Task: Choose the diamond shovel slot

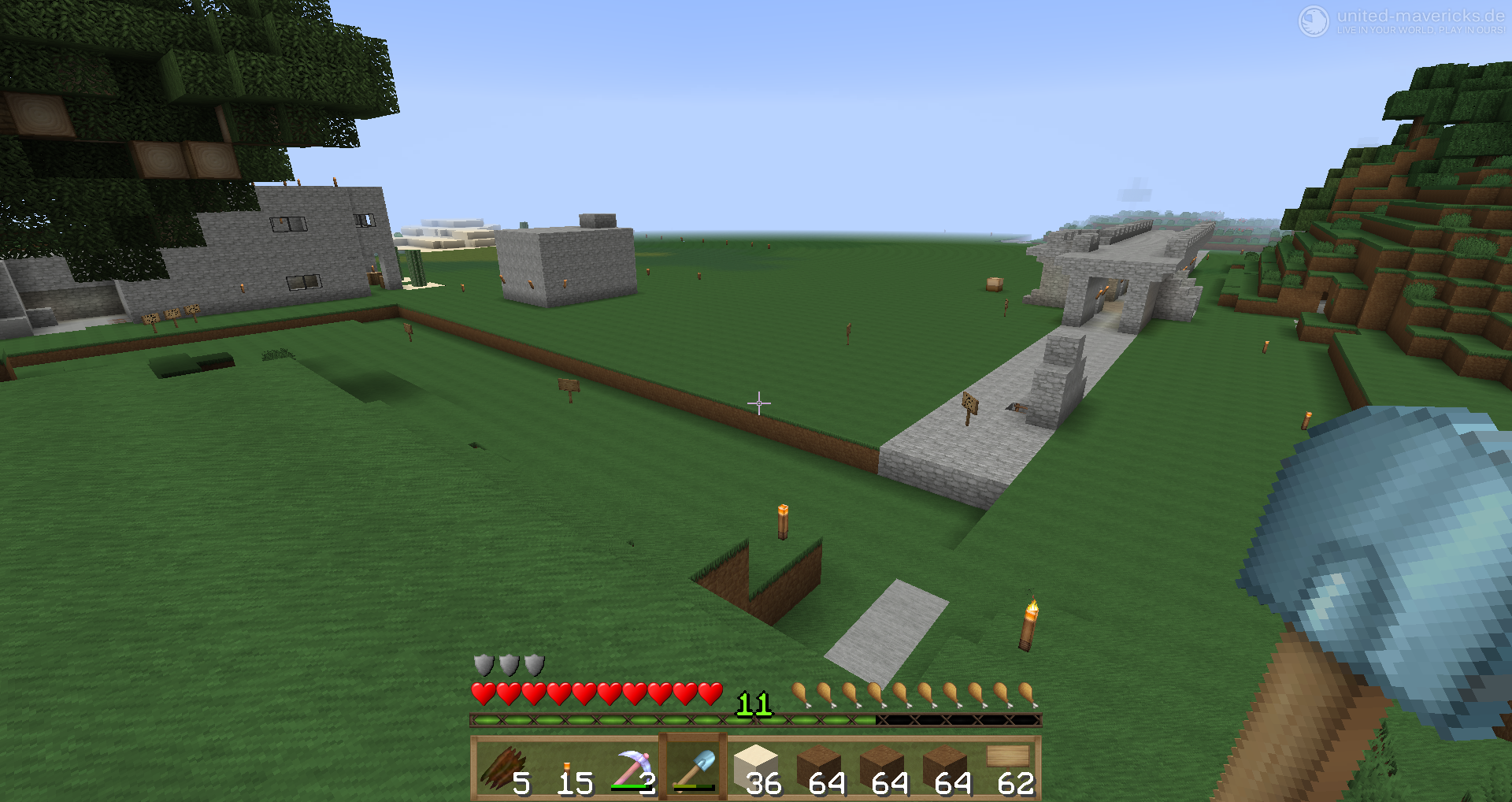Action: click(694, 770)
